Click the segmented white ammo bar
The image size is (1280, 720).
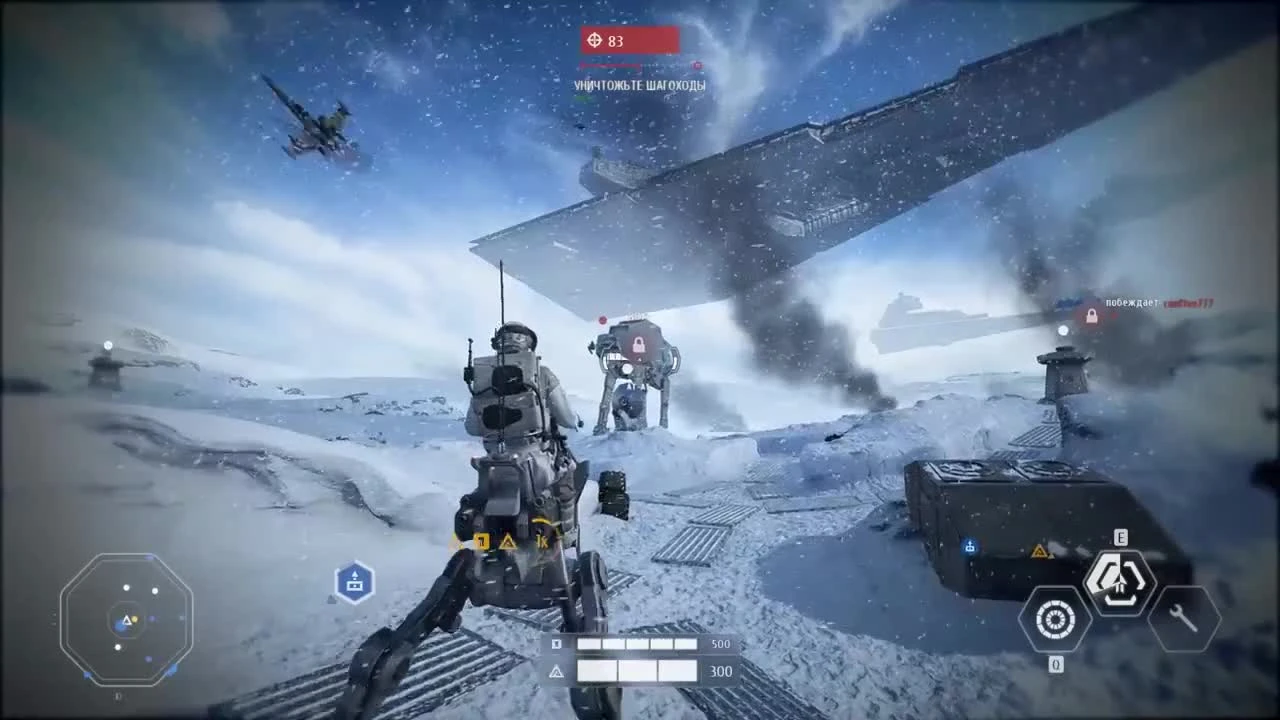637,644
